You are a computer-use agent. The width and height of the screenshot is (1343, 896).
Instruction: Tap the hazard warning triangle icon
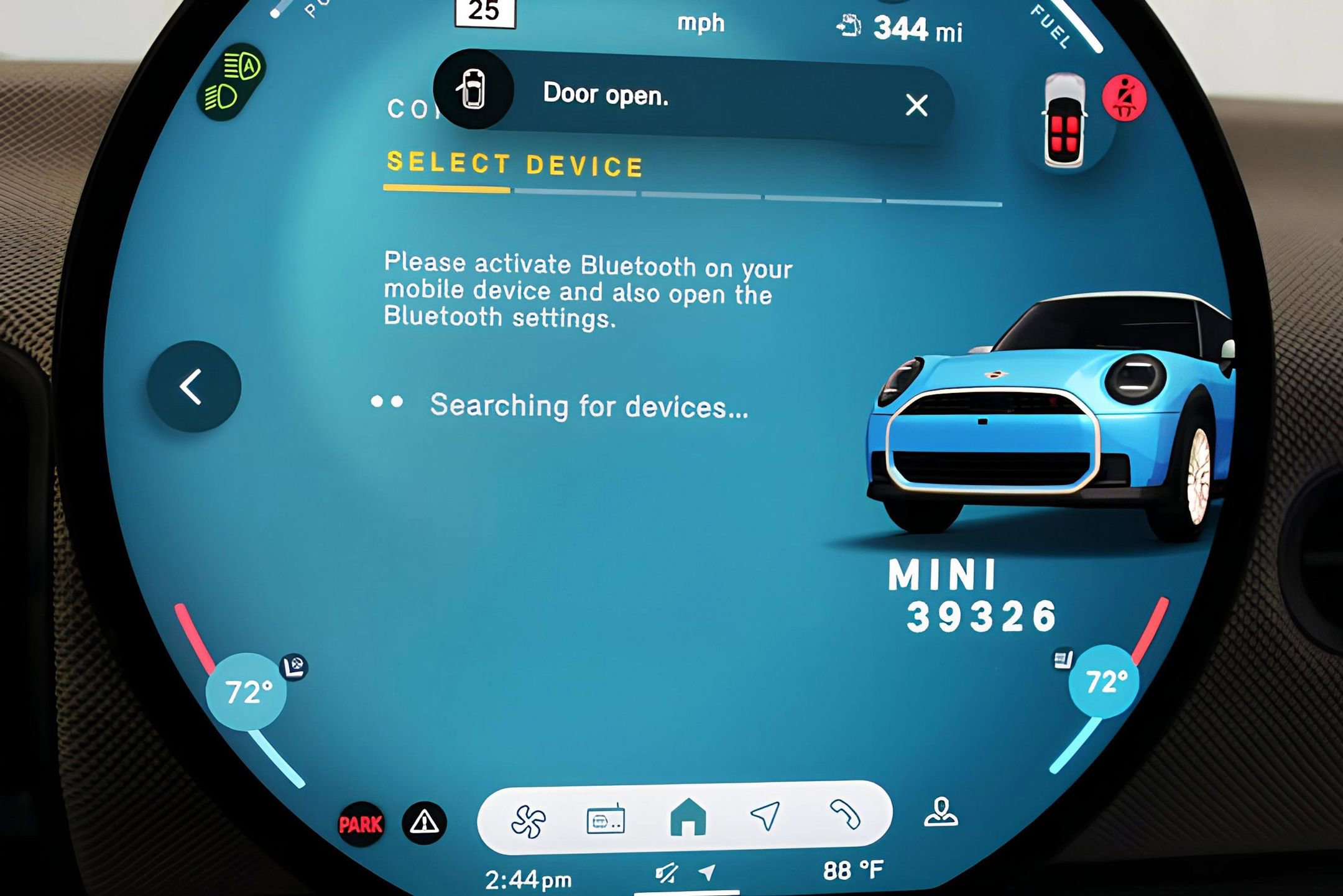pos(424,823)
